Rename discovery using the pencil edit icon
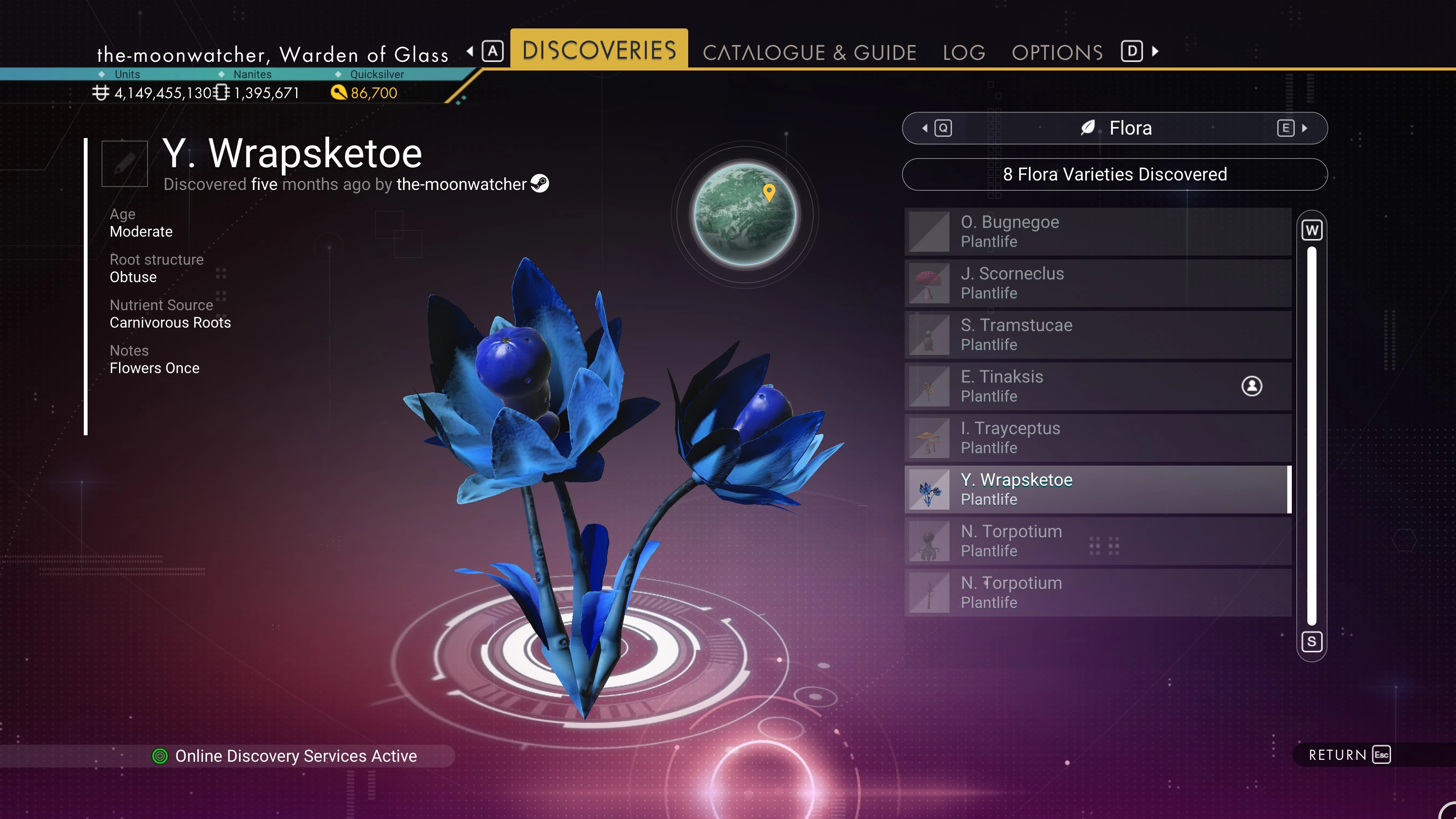The image size is (1456, 819). click(124, 163)
